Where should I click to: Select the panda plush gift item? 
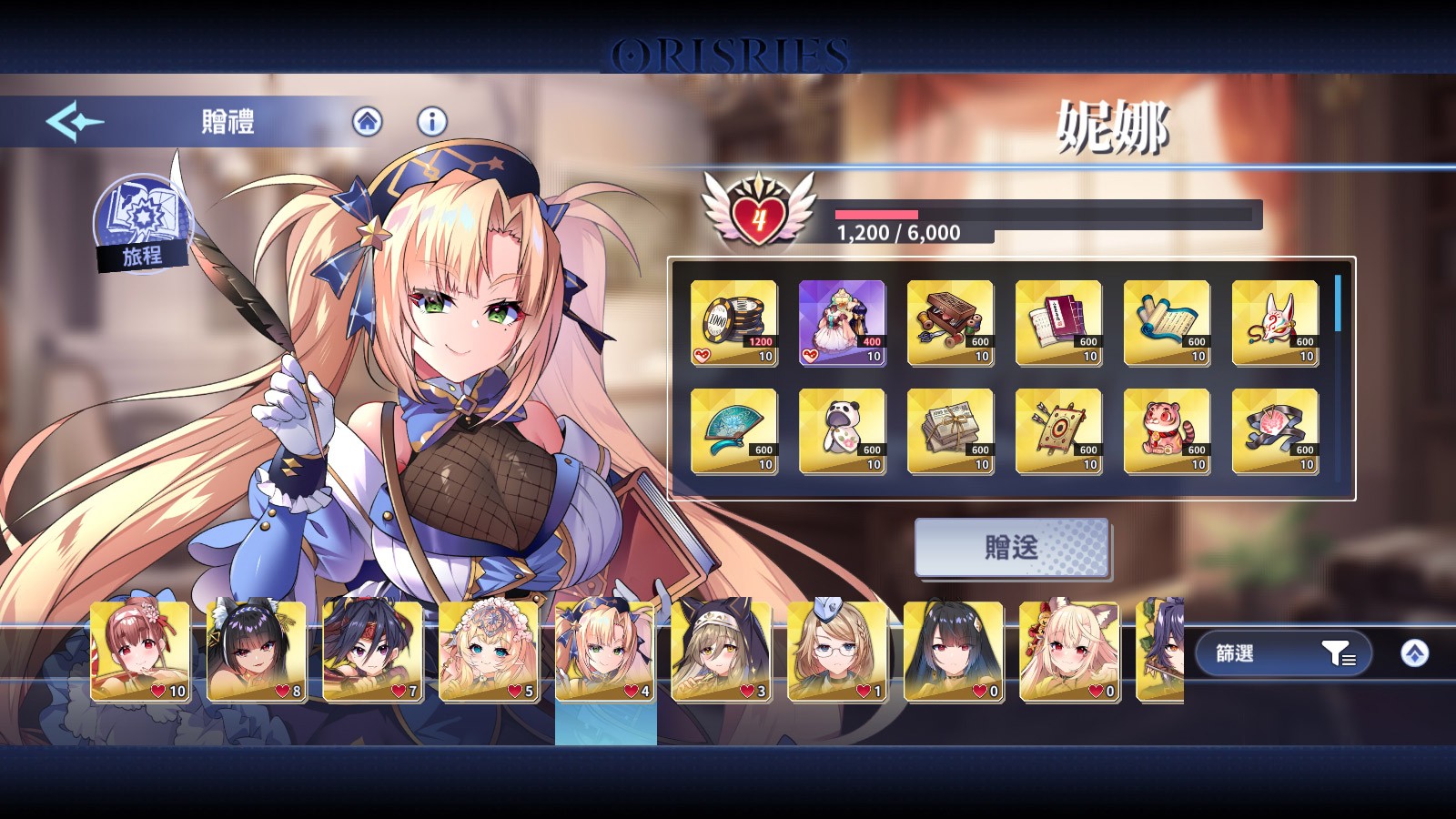pyautogui.click(x=842, y=431)
